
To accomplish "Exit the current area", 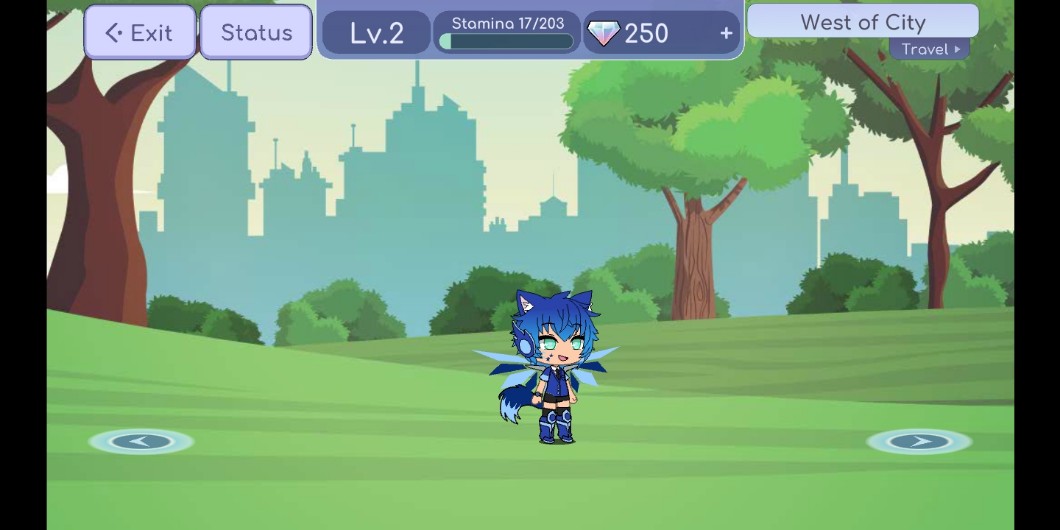I will coord(140,33).
